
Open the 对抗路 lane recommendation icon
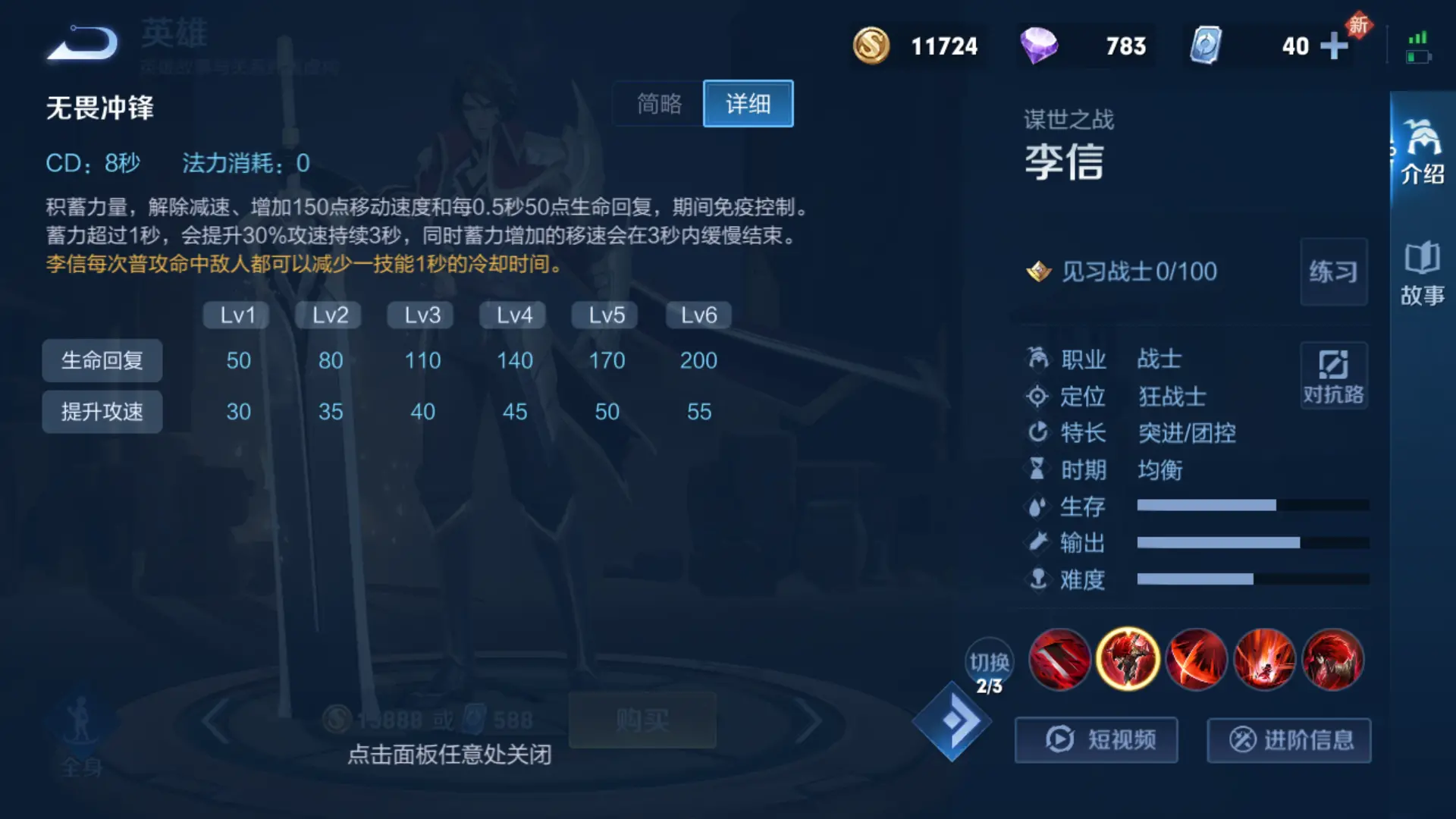(1333, 375)
